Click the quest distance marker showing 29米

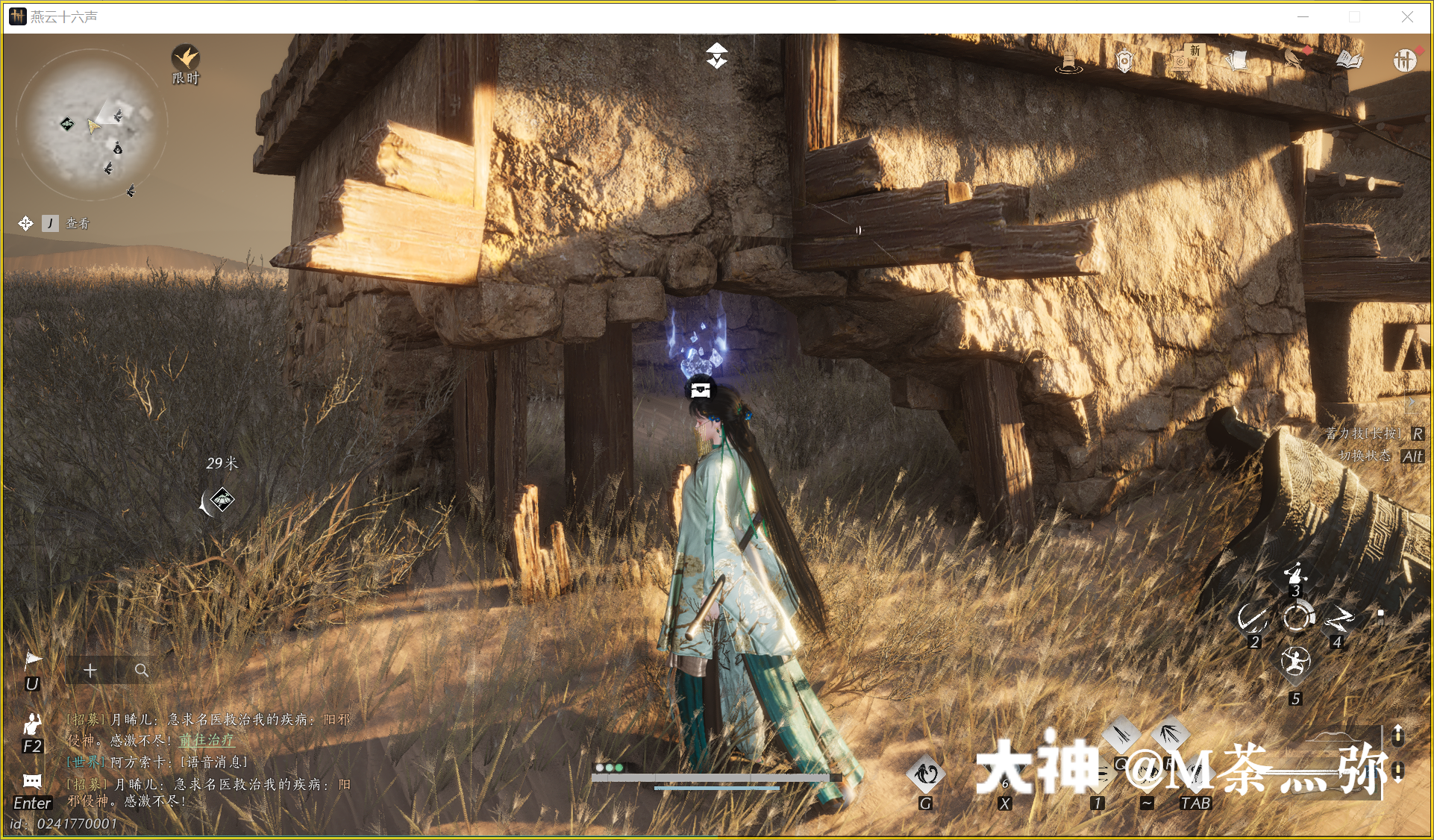(222, 499)
